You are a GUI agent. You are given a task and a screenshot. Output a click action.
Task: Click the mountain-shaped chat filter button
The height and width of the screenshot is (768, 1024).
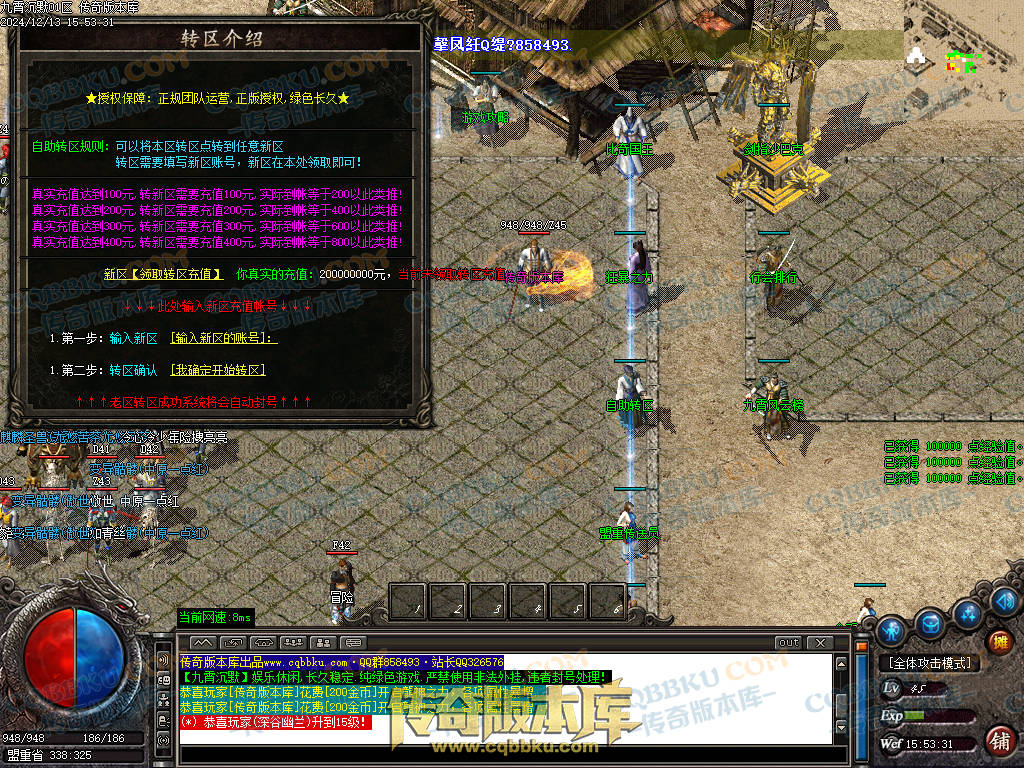[x=203, y=642]
